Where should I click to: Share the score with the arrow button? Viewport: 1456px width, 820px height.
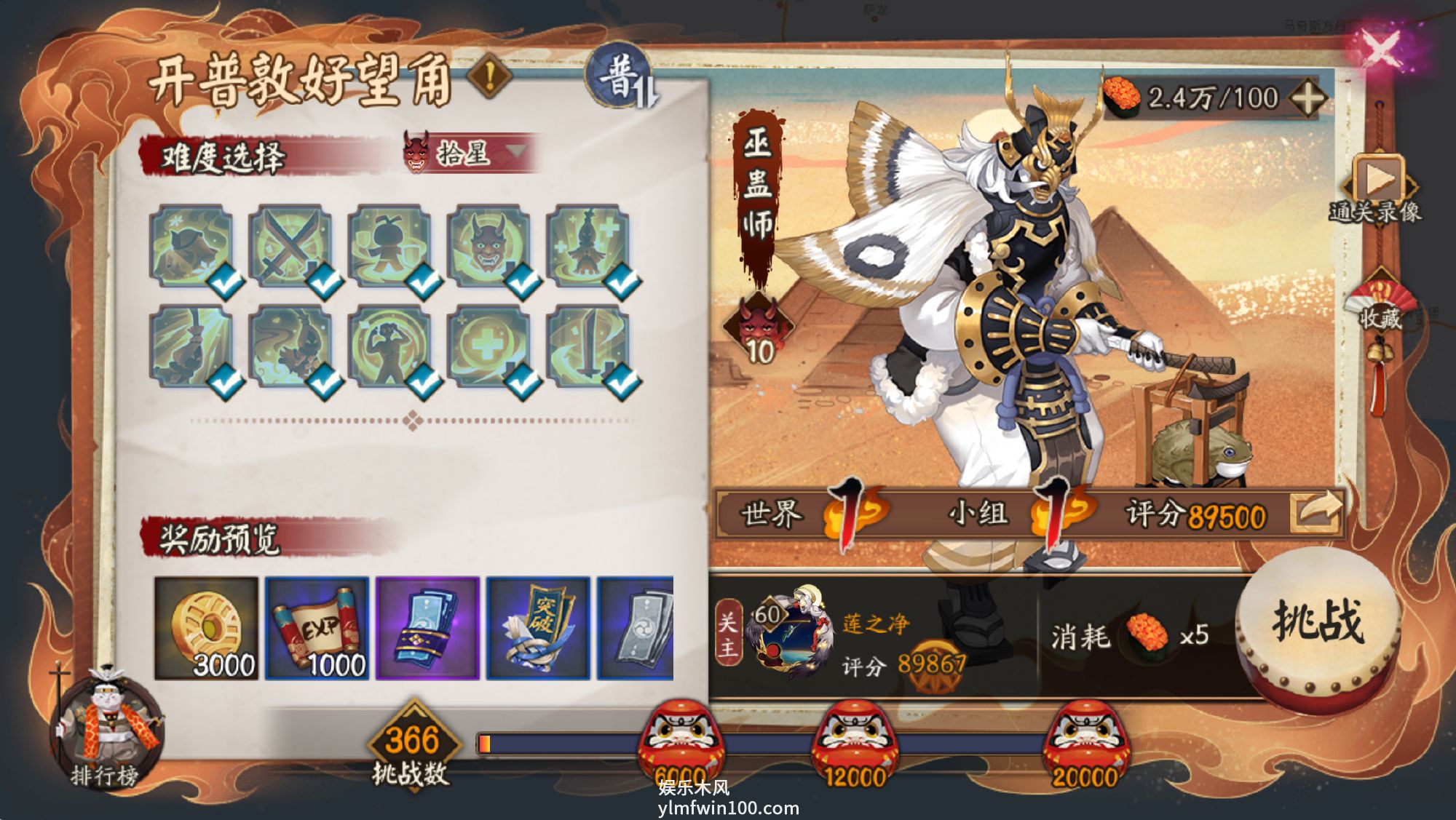pyautogui.click(x=1315, y=512)
